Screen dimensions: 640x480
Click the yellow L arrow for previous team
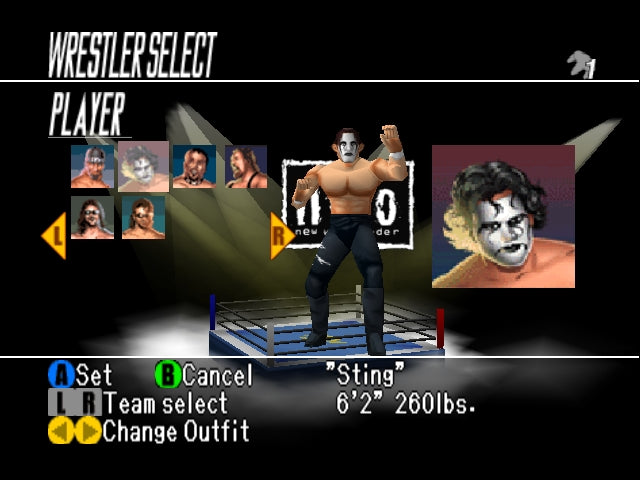53,236
